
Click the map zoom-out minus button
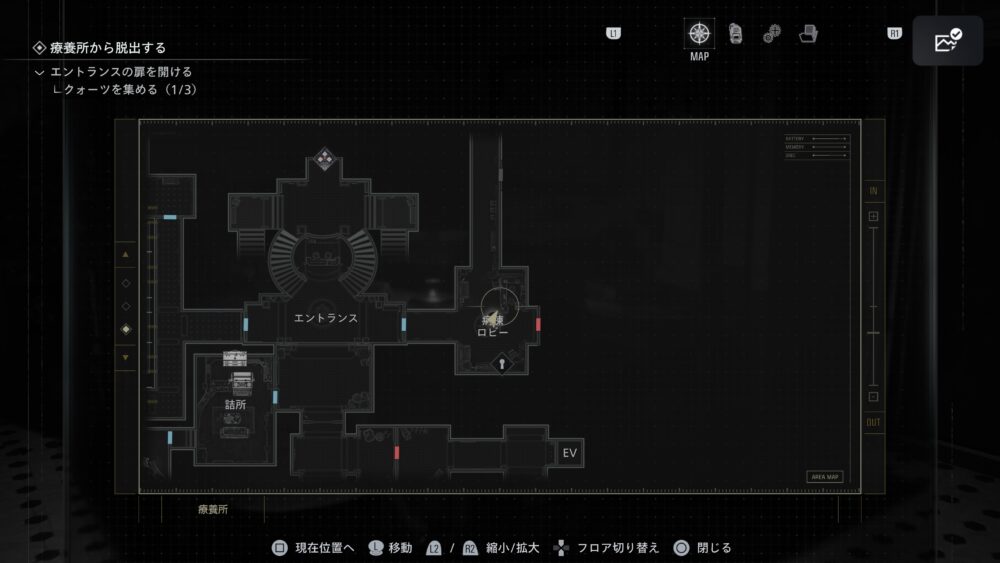pyautogui.click(x=873, y=396)
